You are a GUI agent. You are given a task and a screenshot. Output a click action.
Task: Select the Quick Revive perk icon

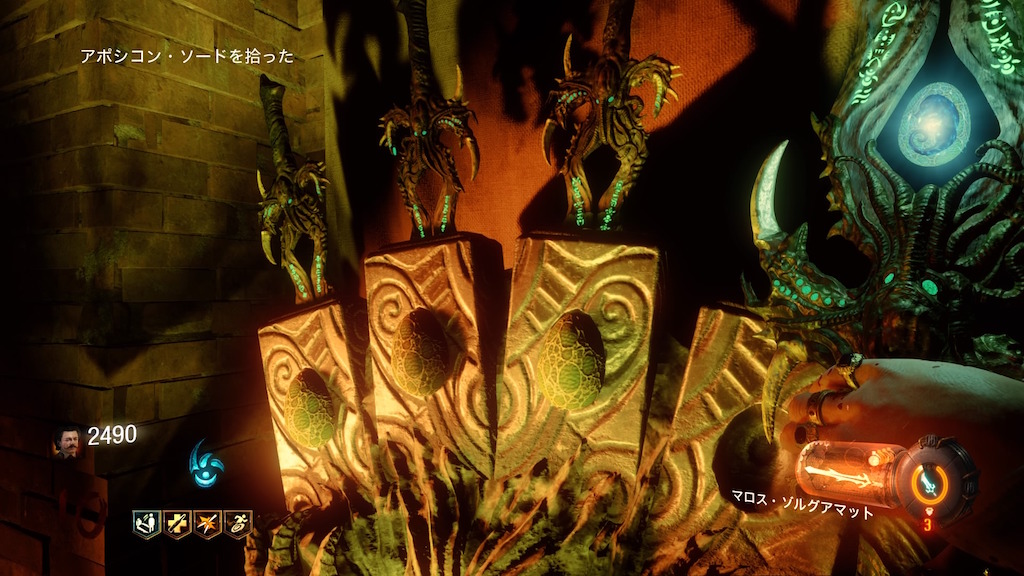coord(146,523)
